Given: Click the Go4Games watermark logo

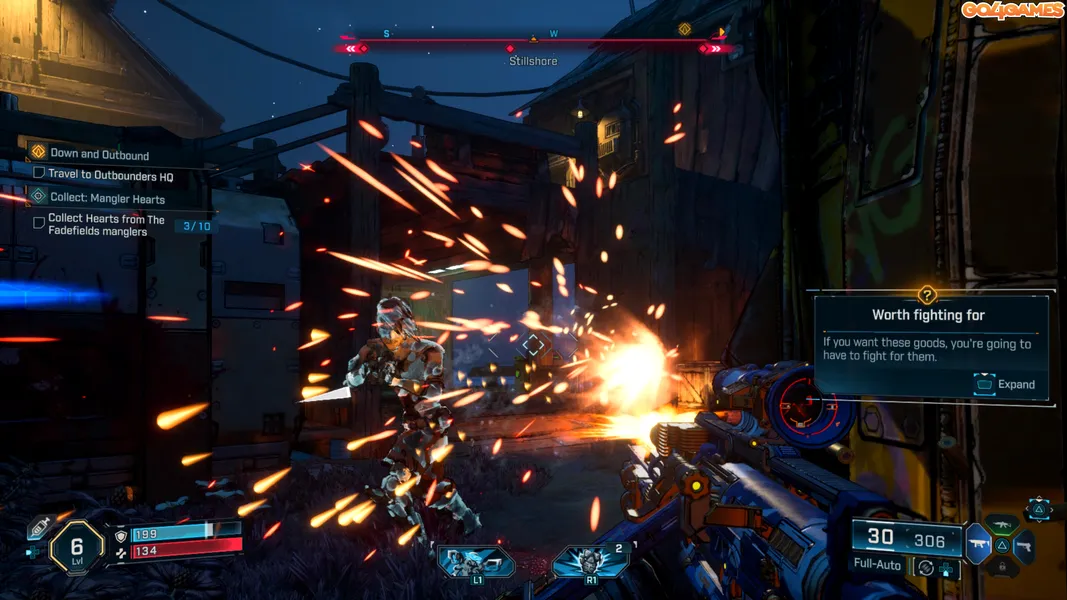Looking at the screenshot, I should click(x=1012, y=11).
